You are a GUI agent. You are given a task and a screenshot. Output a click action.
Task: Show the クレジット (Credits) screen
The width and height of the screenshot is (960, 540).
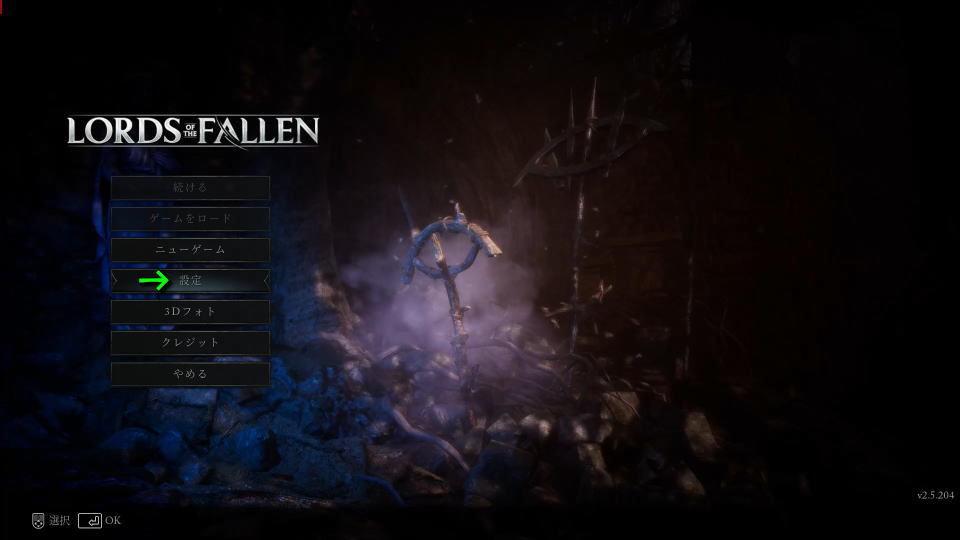190,343
